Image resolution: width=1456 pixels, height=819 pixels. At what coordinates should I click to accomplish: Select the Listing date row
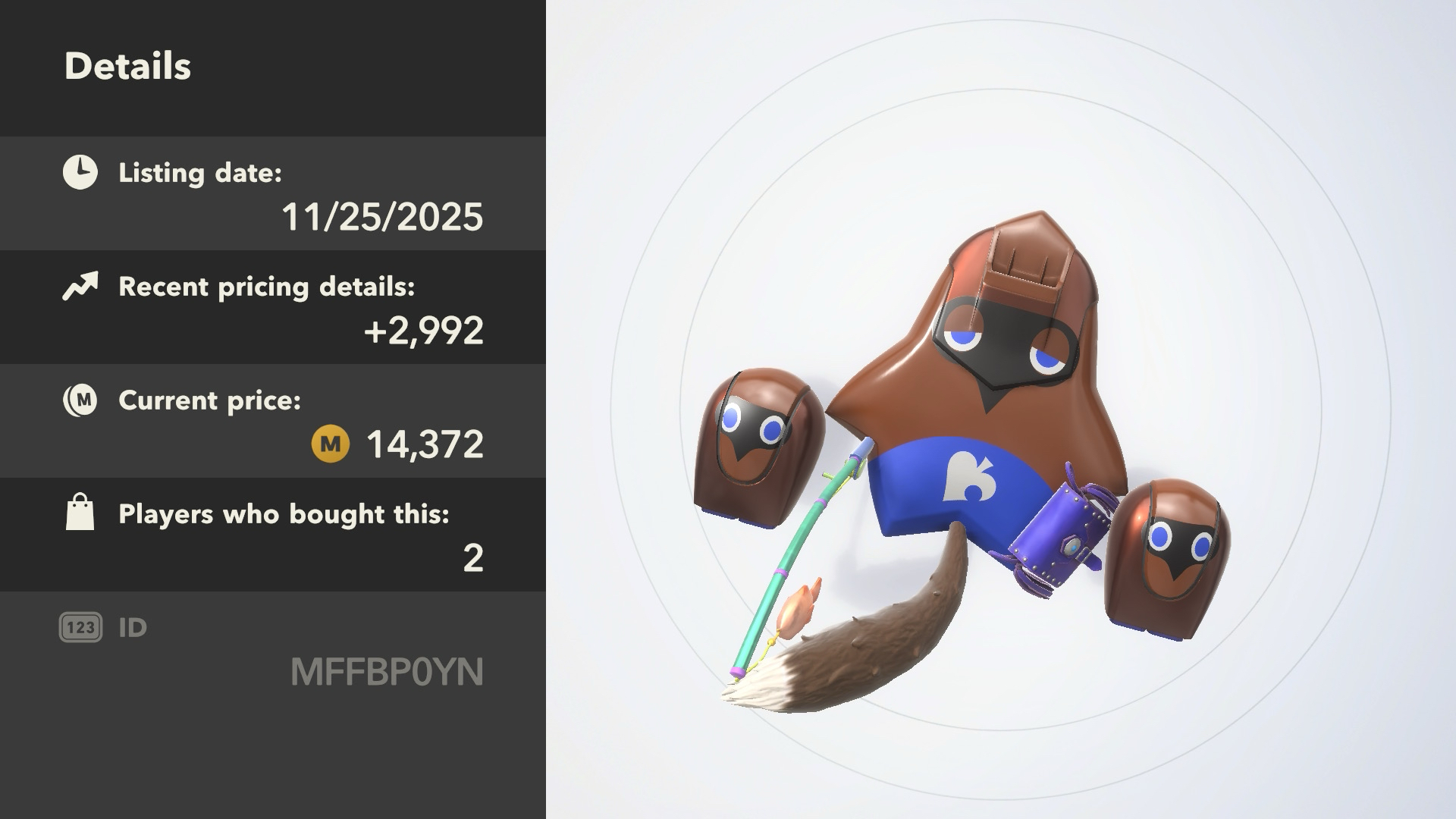point(273,194)
